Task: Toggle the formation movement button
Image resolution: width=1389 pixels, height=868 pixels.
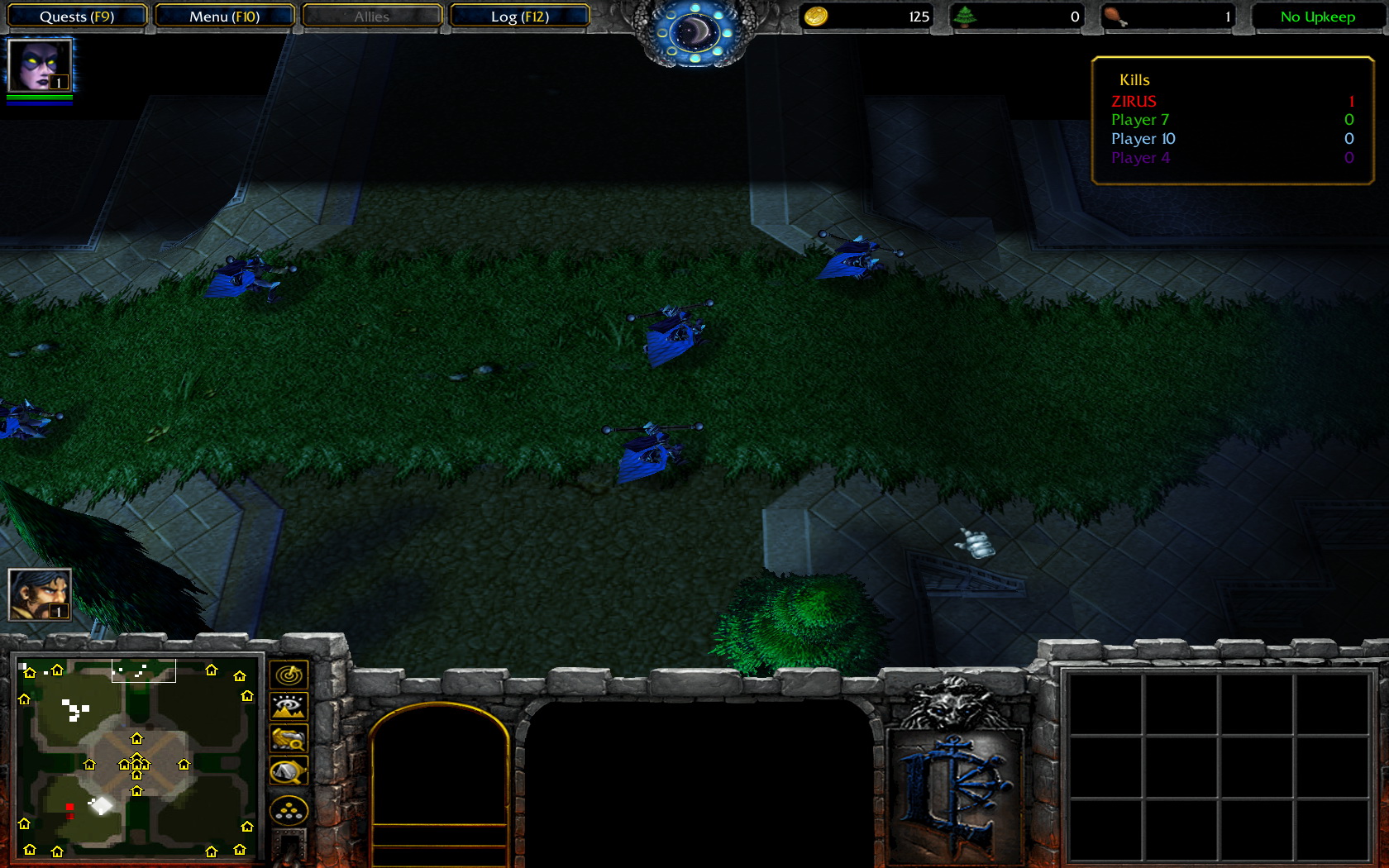Action: click(289, 811)
